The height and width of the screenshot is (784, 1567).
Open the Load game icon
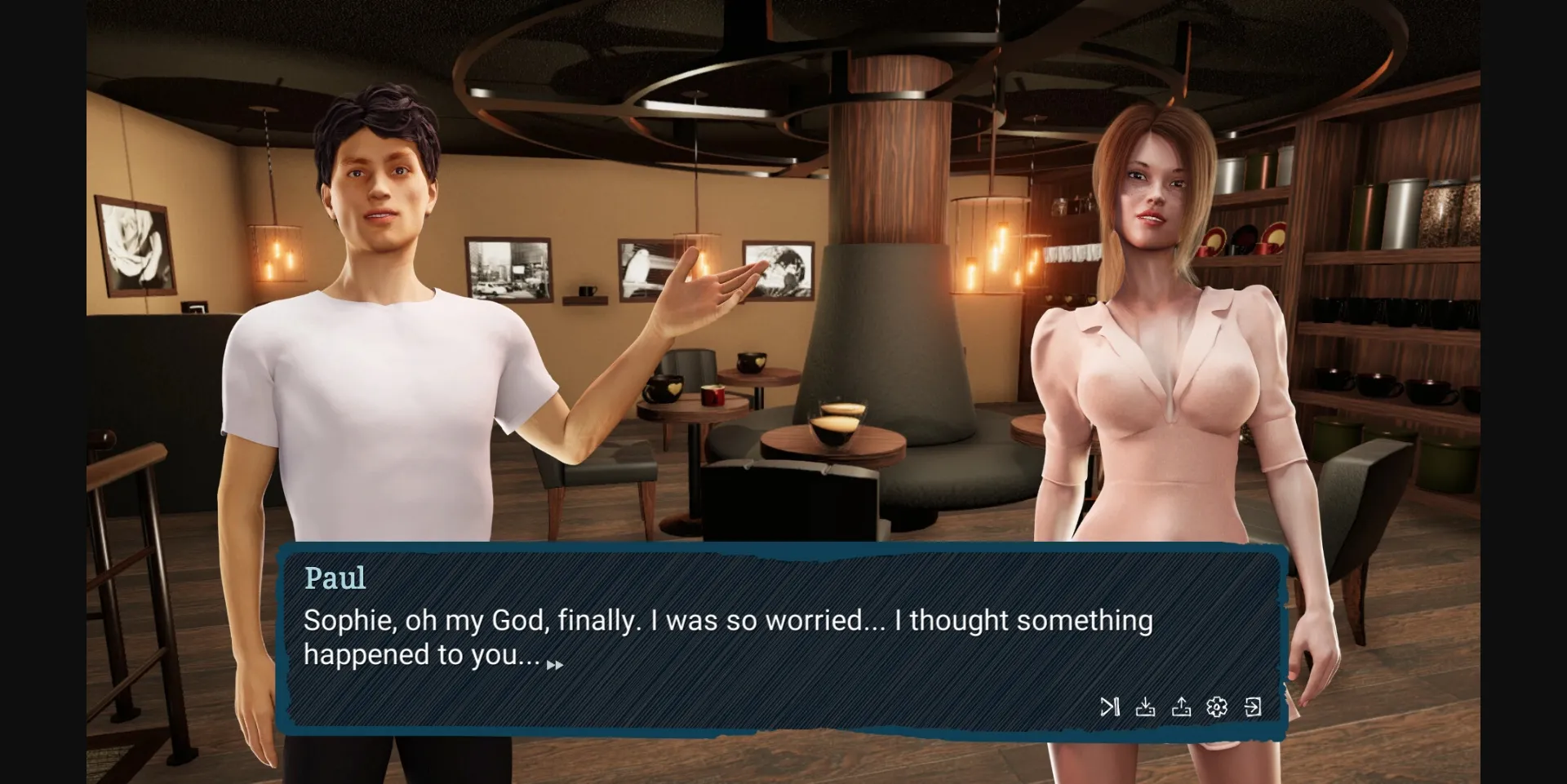click(1182, 706)
